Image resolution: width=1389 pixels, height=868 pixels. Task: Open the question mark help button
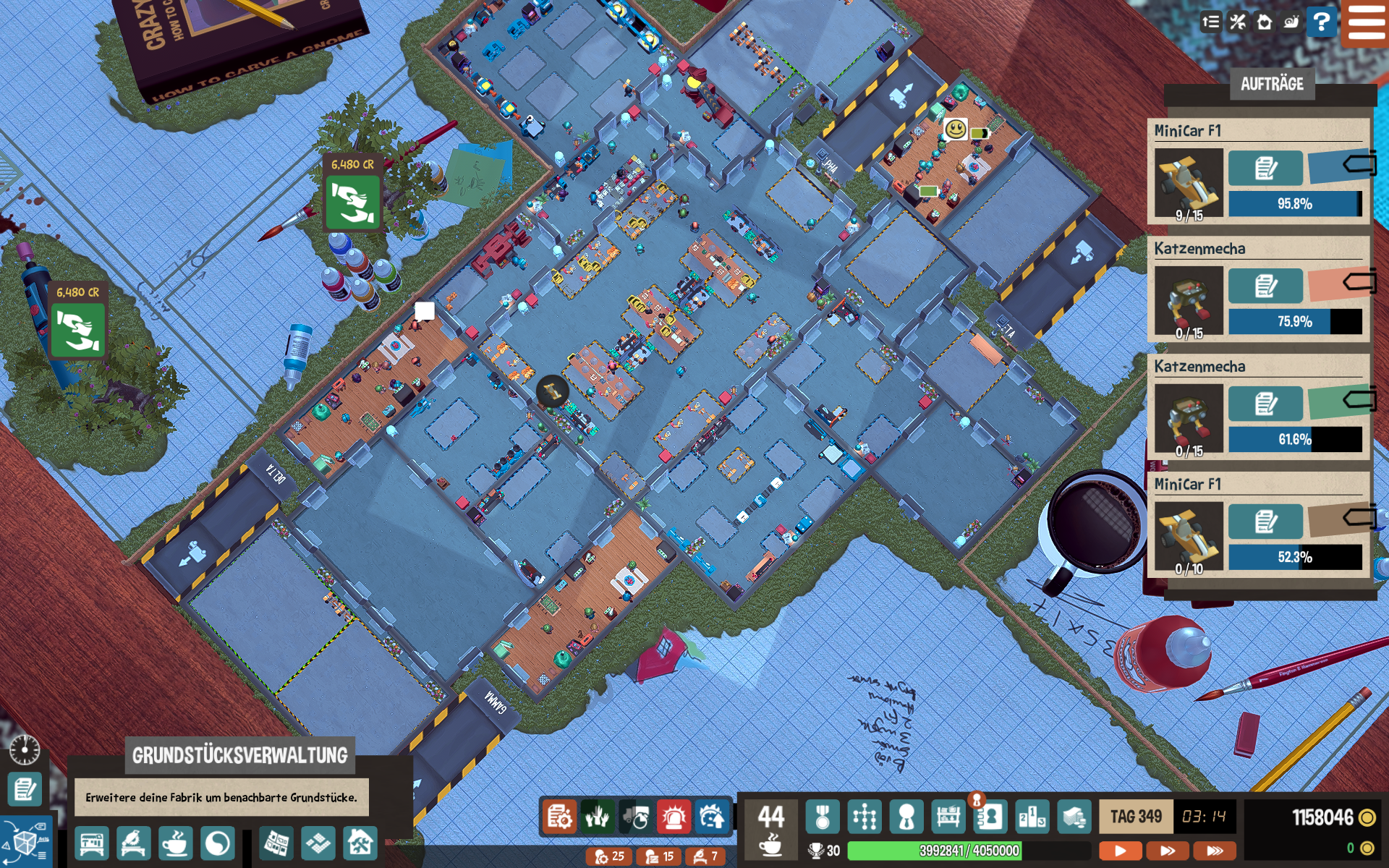point(1321,22)
